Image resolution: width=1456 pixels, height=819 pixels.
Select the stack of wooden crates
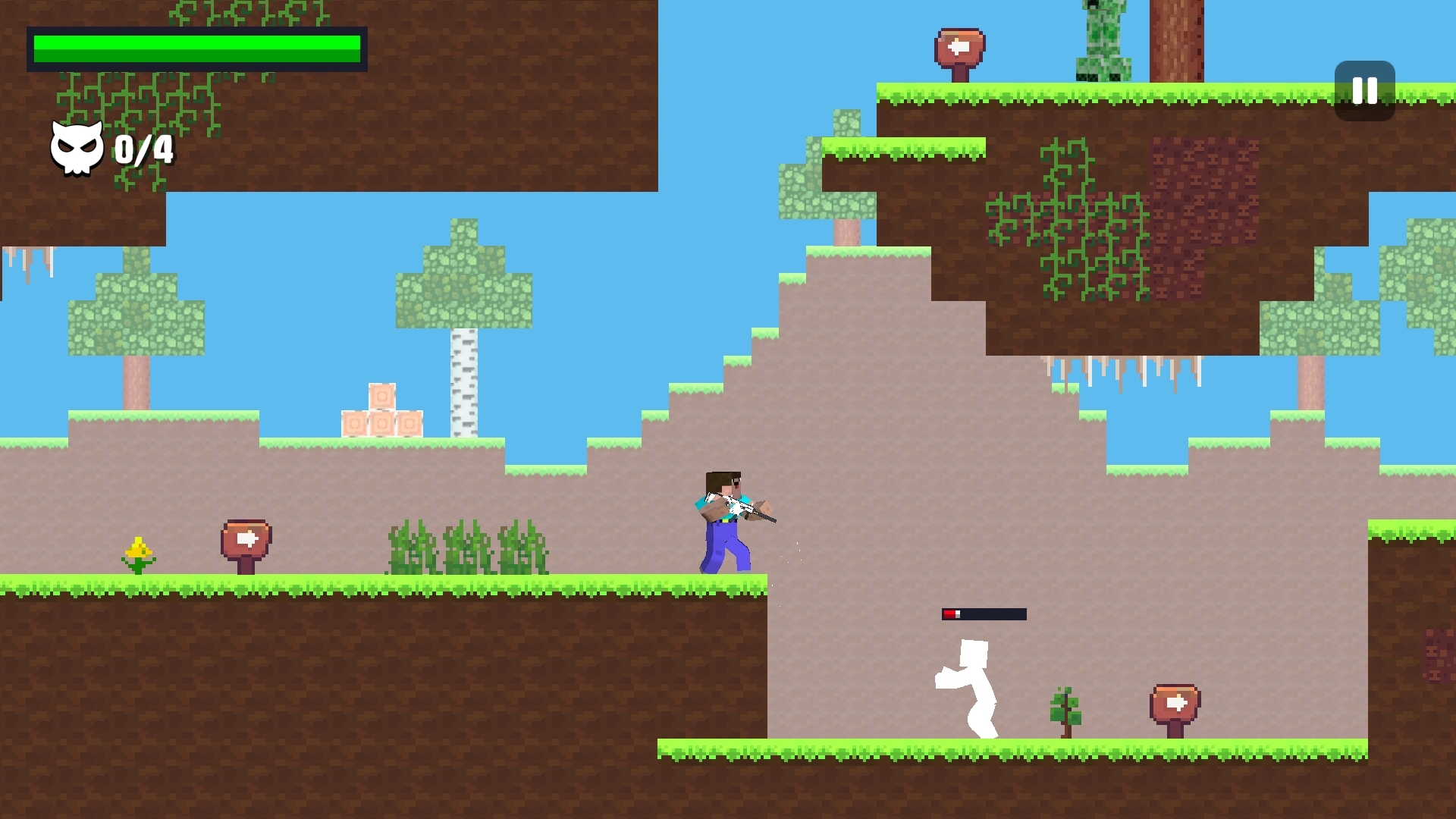pos(383,413)
